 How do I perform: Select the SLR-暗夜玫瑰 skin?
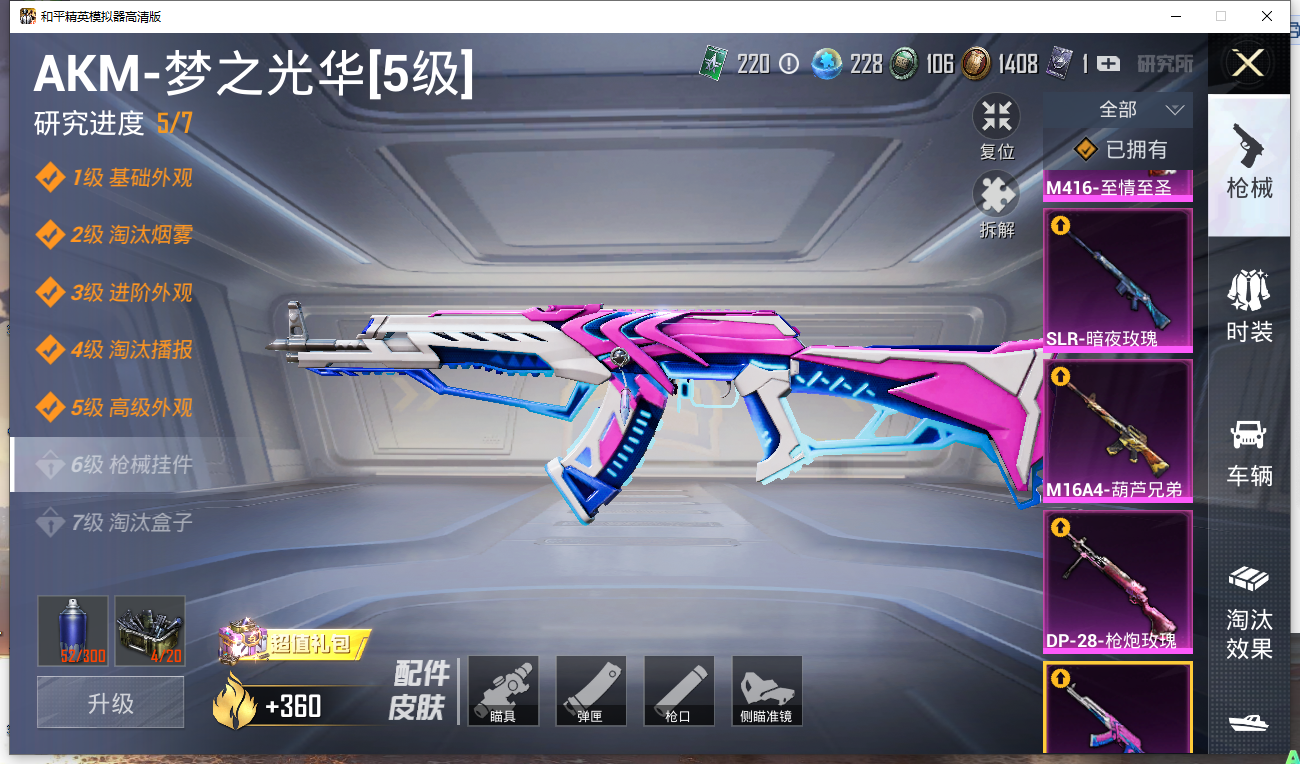click(1117, 280)
